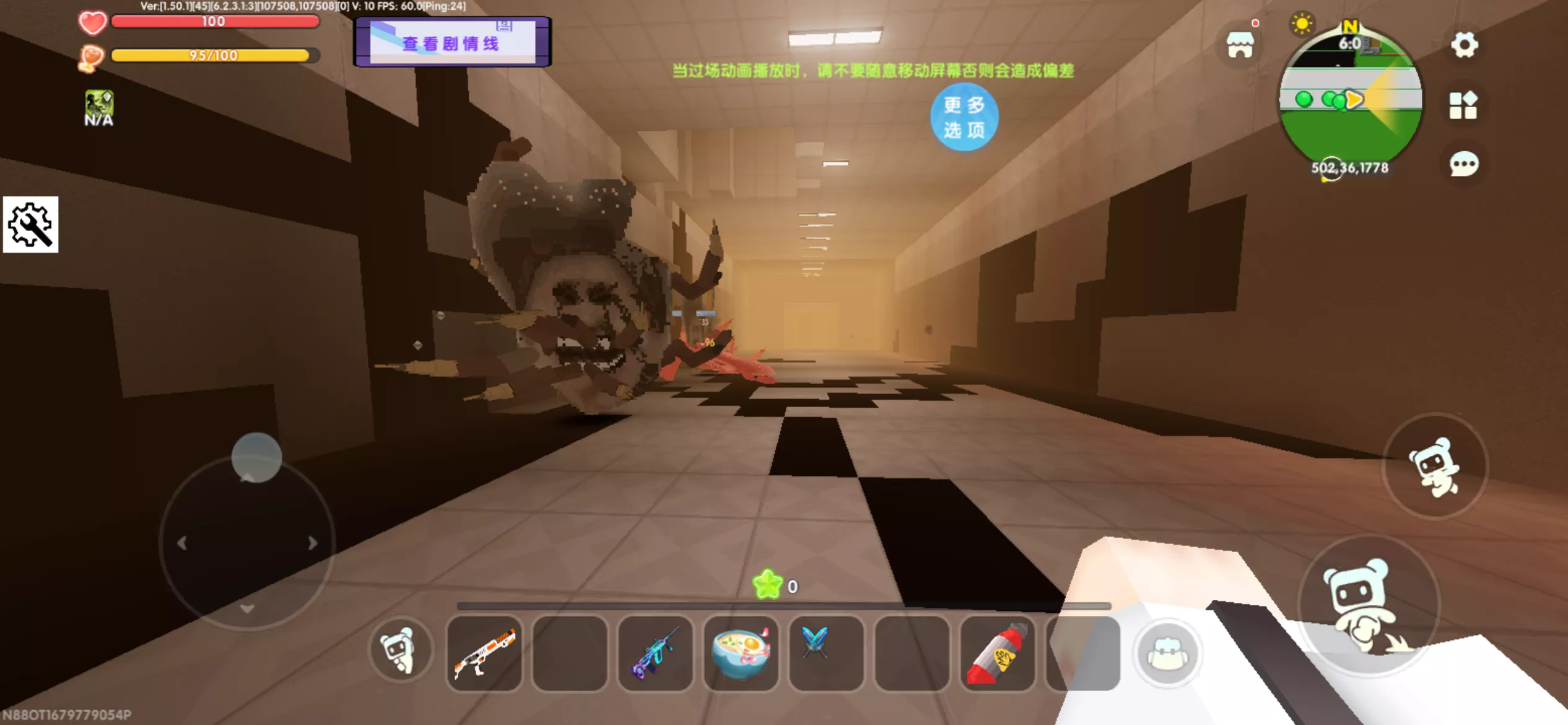1568x725 pixels.
Task: Open the squares and diamond menu icon
Action: tap(1463, 105)
